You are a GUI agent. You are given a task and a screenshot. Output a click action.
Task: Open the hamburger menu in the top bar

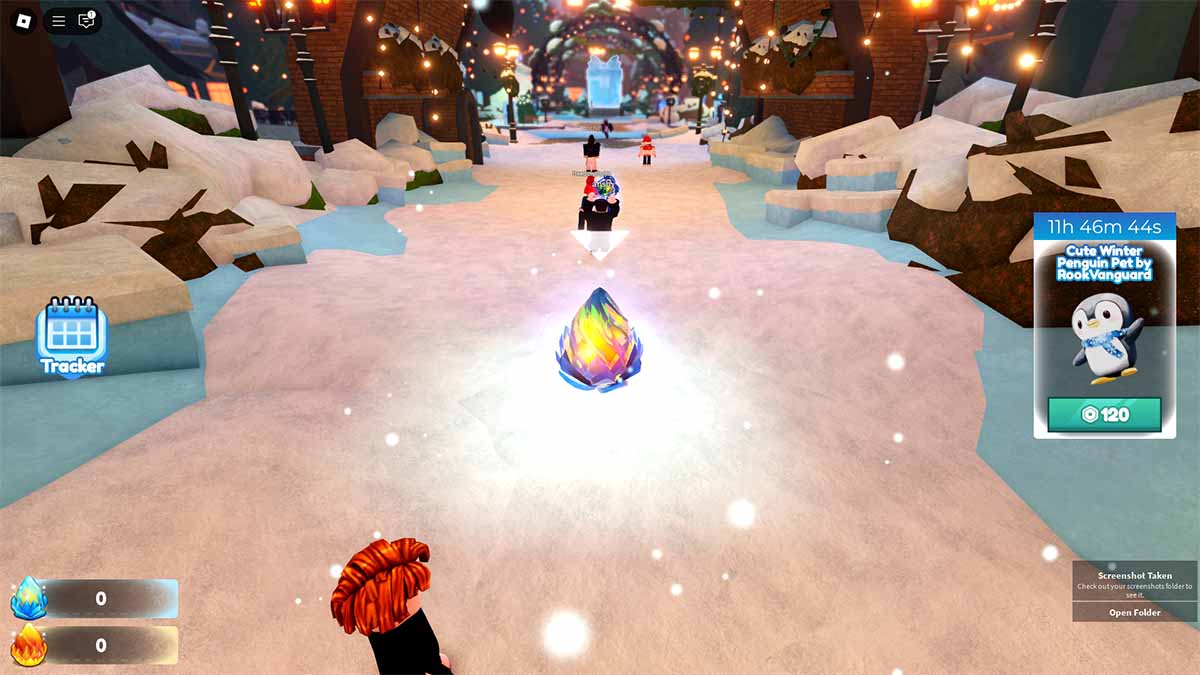[59, 20]
